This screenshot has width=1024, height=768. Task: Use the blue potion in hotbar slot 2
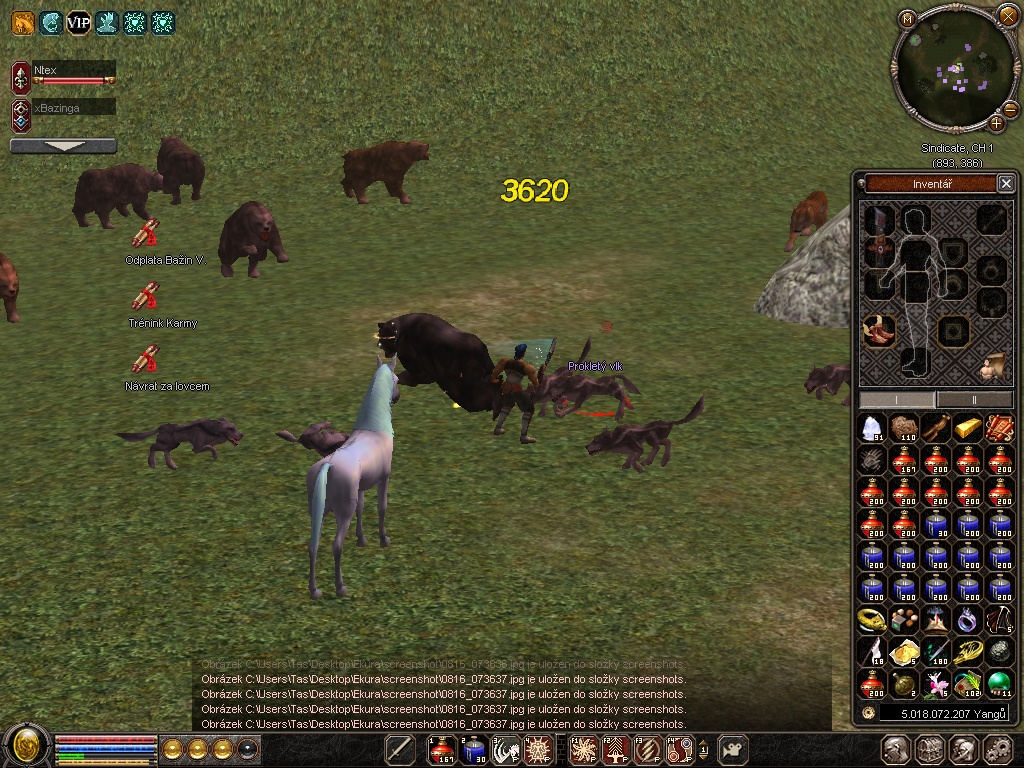[474, 749]
